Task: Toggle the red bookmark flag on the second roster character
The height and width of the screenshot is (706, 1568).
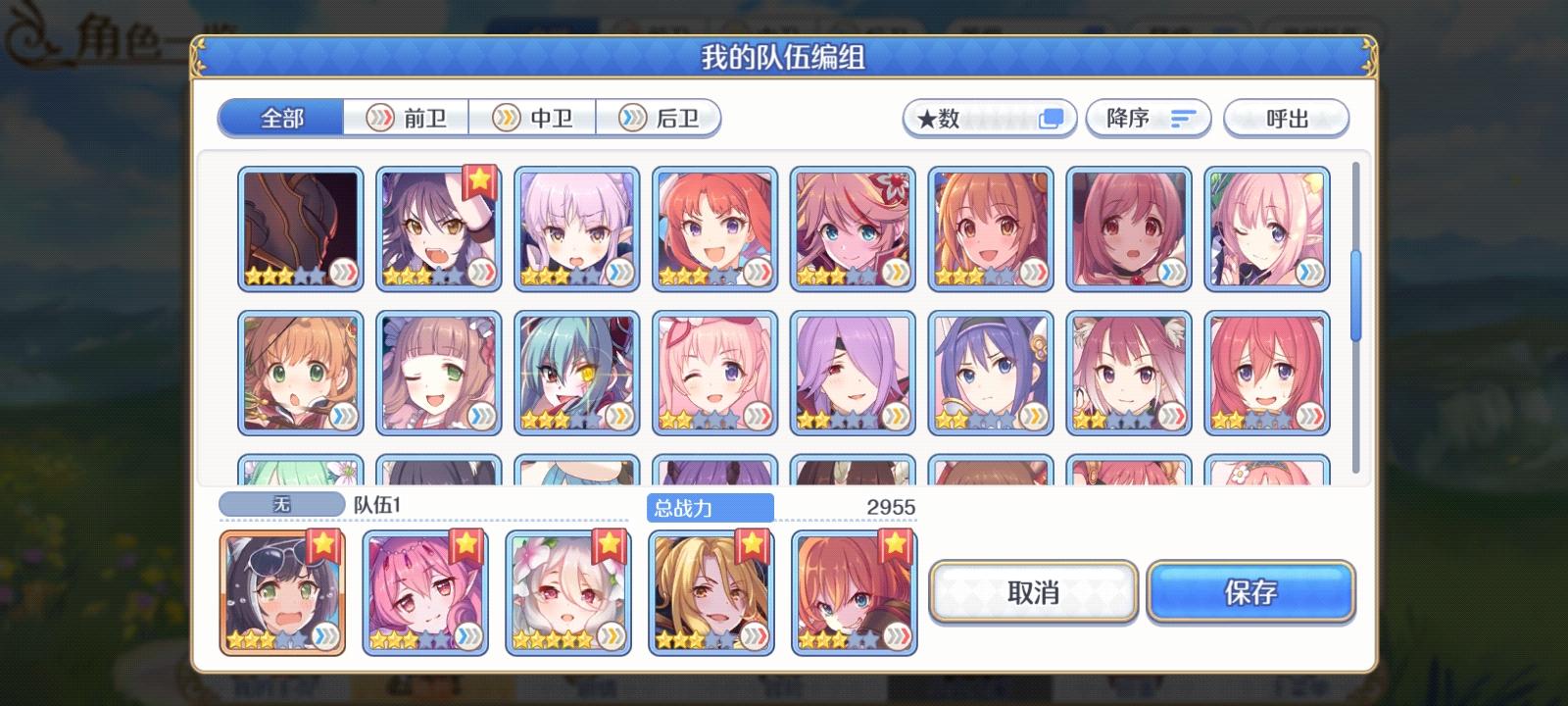Action: tap(477, 177)
